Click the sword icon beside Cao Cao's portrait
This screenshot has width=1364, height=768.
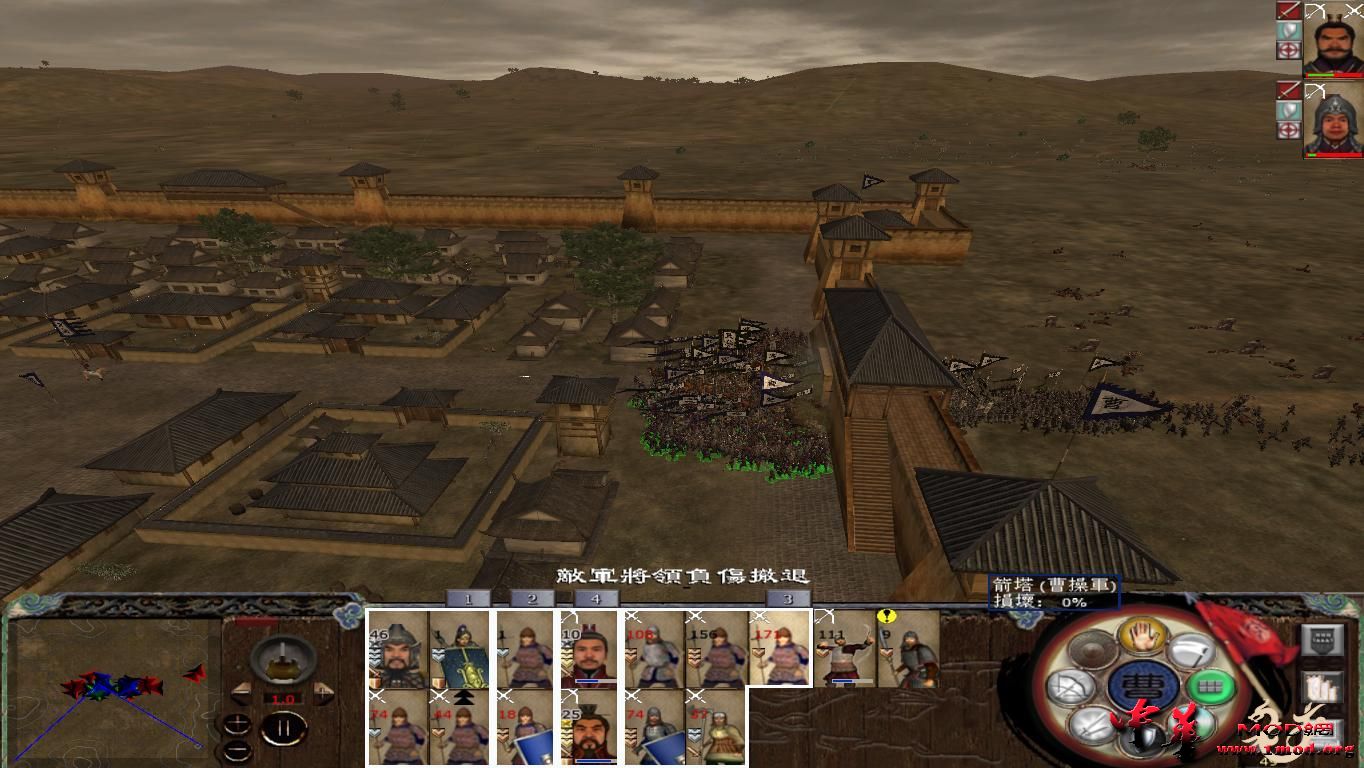coord(1290,10)
